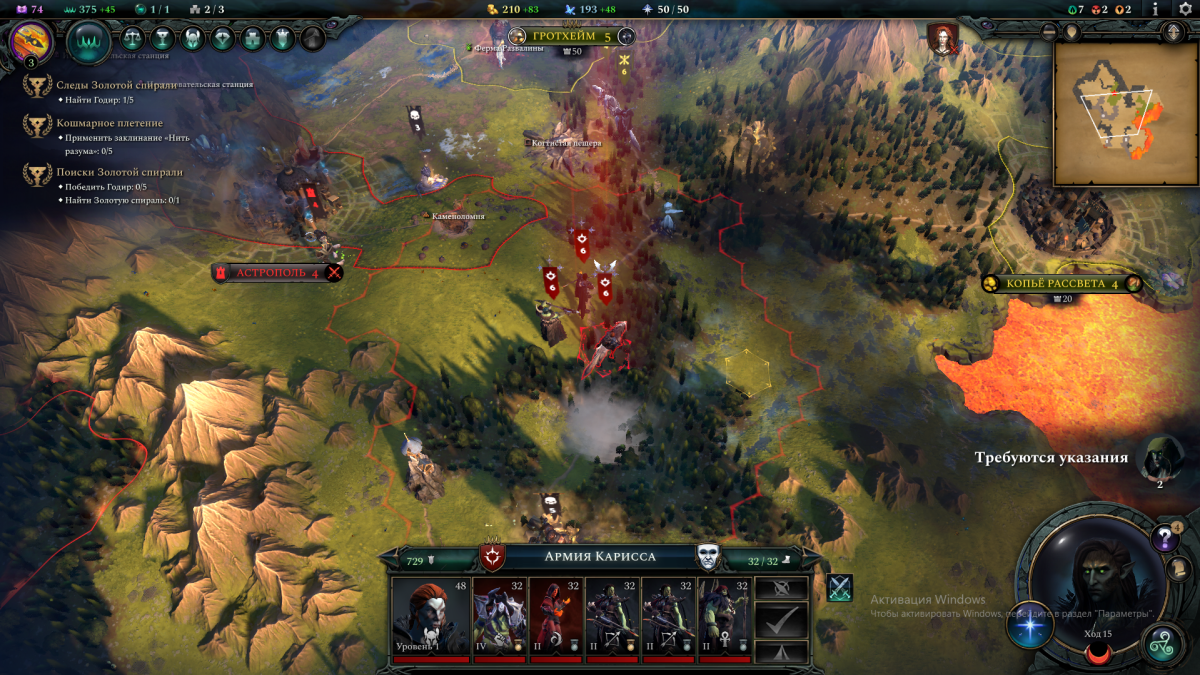The image size is (1200, 675).
Task: Select the Гротхейм city banner
Action: coord(570,37)
